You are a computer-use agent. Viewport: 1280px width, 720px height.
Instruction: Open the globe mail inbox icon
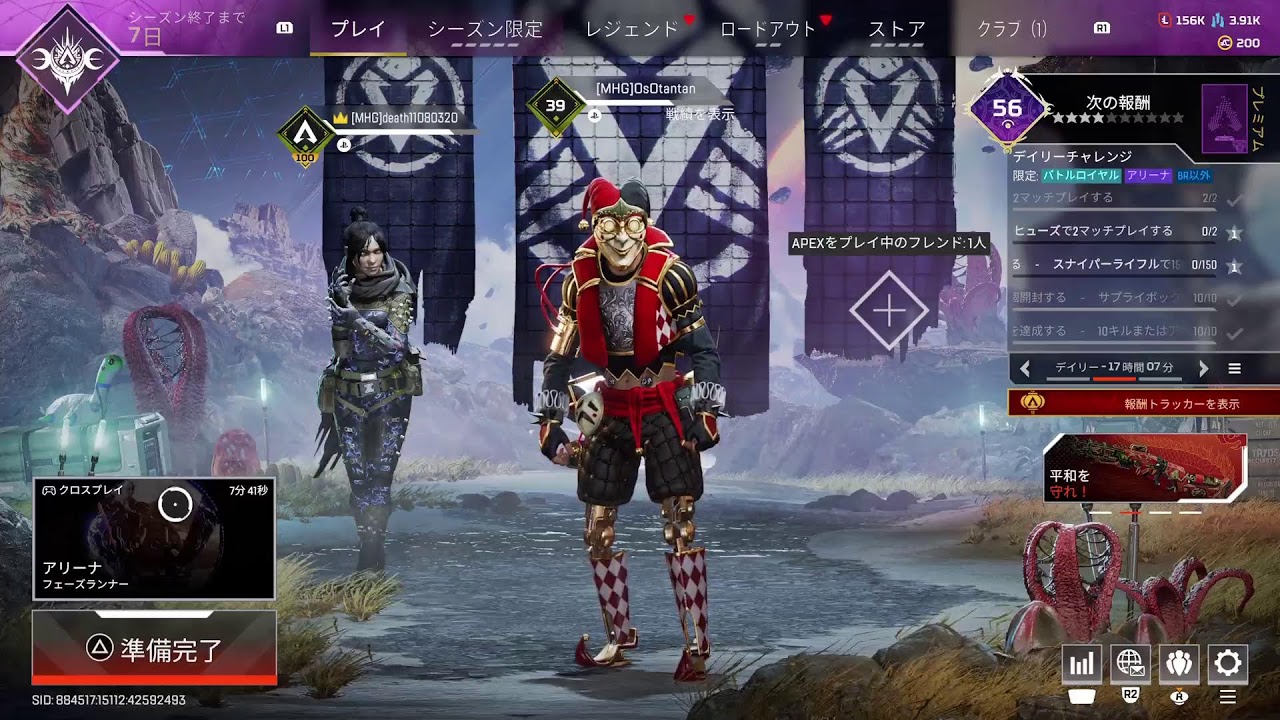1130,663
